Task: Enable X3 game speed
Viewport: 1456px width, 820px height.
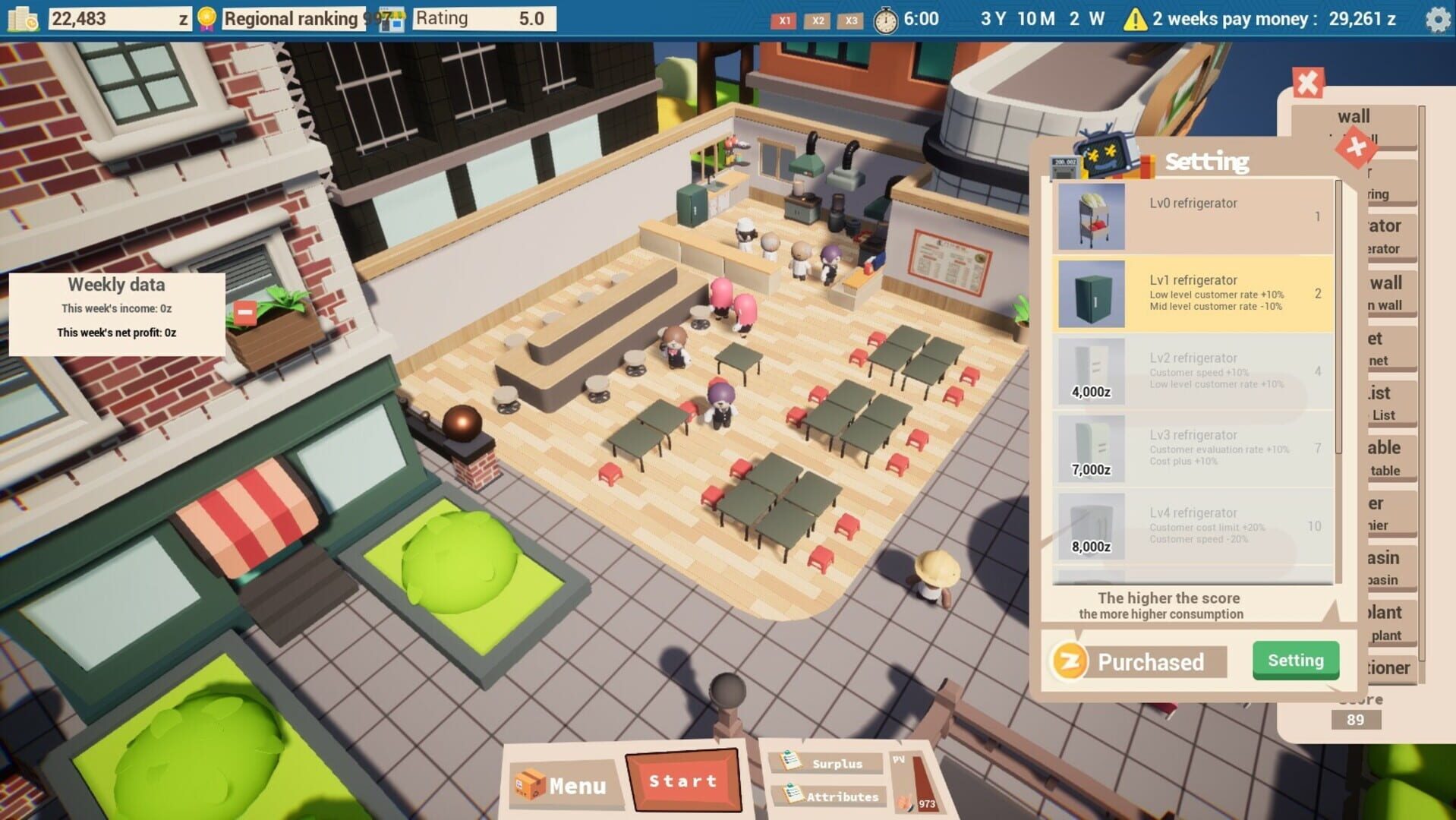Action: pyautogui.click(x=850, y=21)
